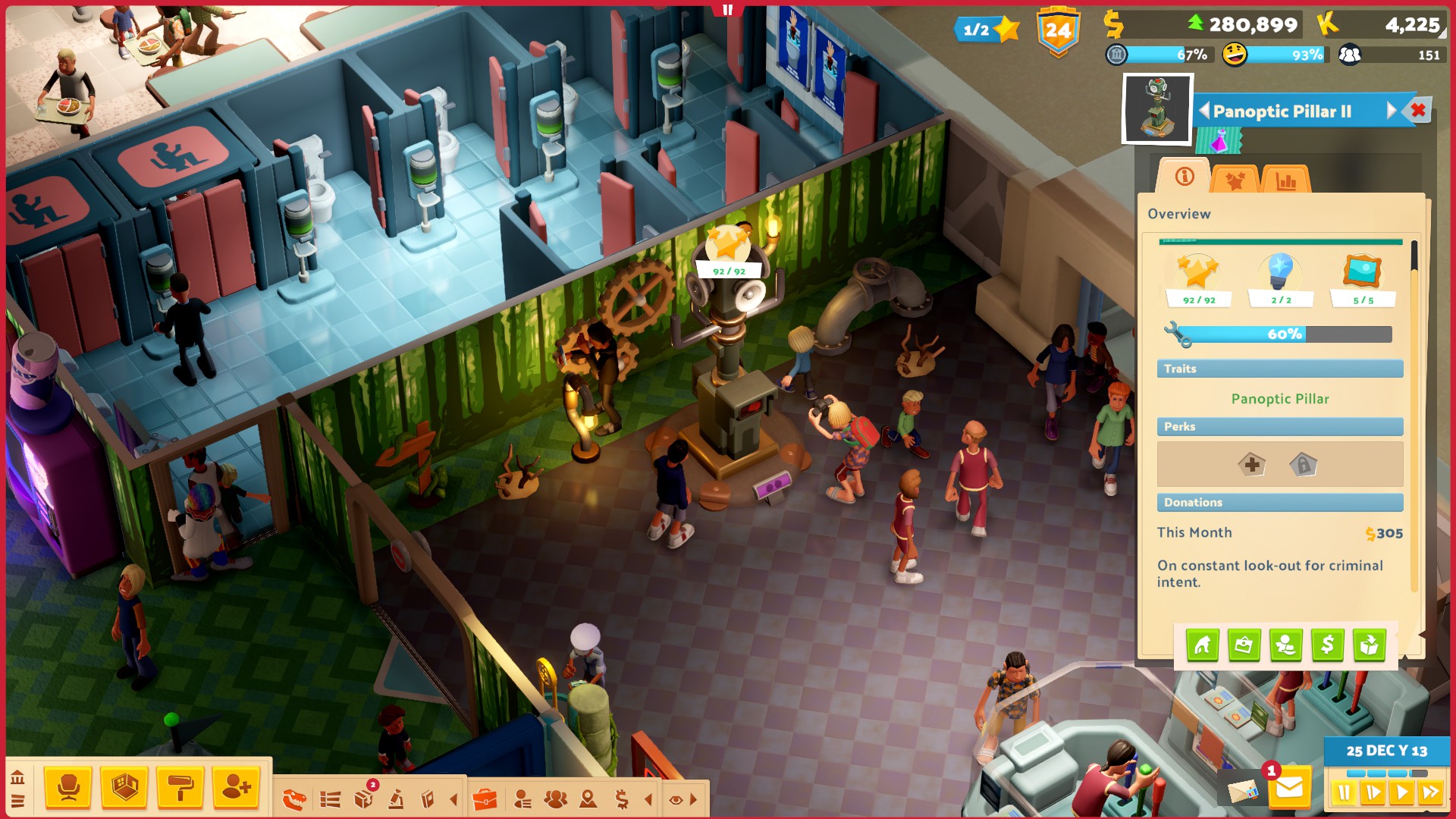Open the hire staff button
This screenshot has width=1456, height=819.
point(236,788)
